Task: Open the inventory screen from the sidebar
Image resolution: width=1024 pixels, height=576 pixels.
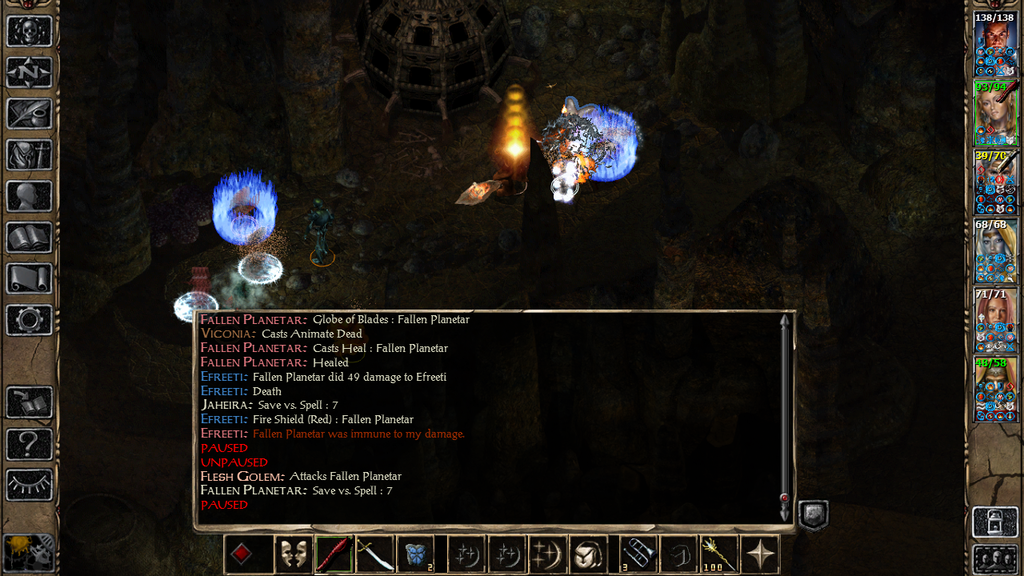Action: pyautogui.click(x=29, y=154)
